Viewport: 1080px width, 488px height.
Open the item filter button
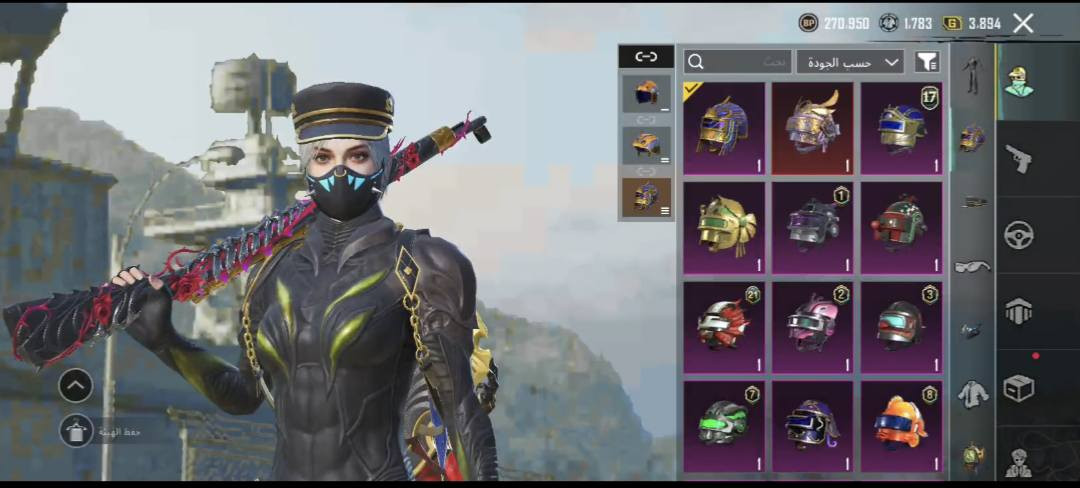[927, 62]
